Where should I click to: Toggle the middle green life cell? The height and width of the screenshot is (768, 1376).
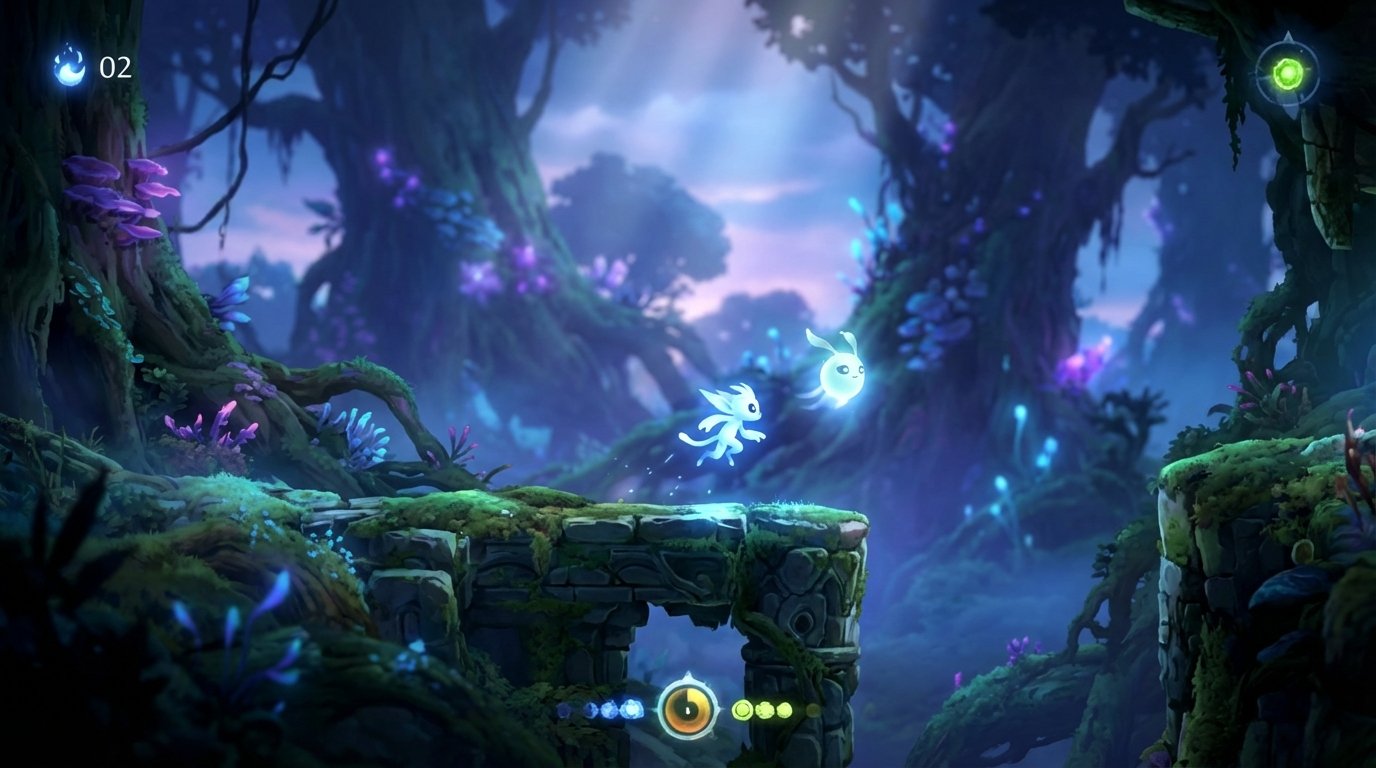[765, 710]
